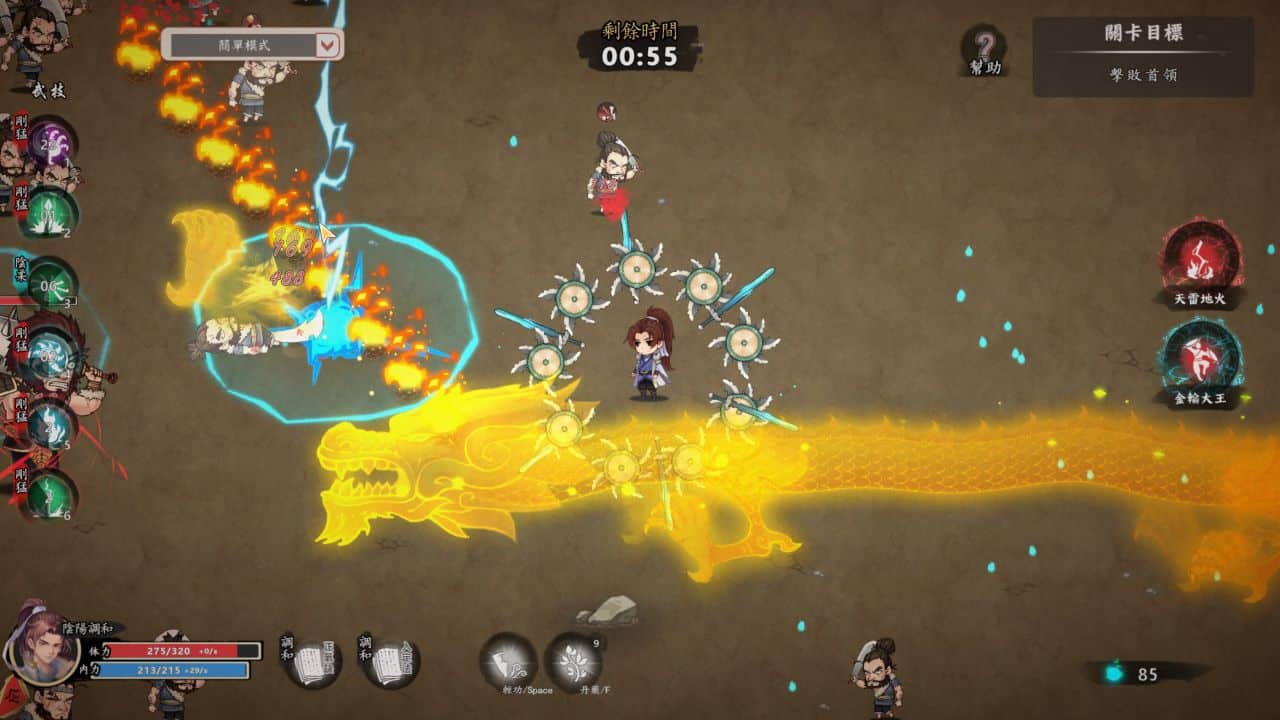The image size is (1280, 720).
Task: Choose the martial skill numbered 5
Action: point(50,424)
